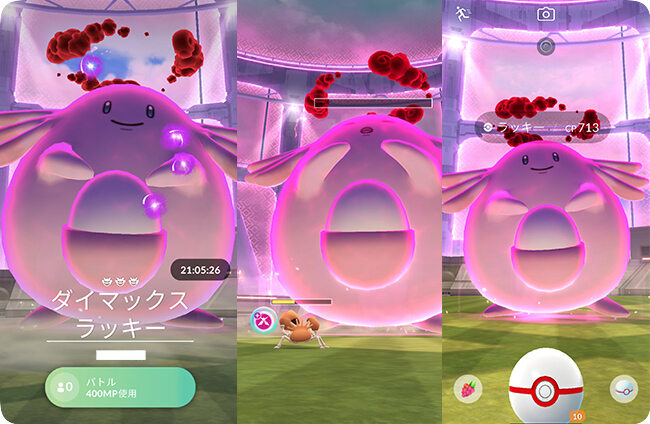
Task: Tap the pink round icon beside Krabby
Action: click(x=262, y=321)
